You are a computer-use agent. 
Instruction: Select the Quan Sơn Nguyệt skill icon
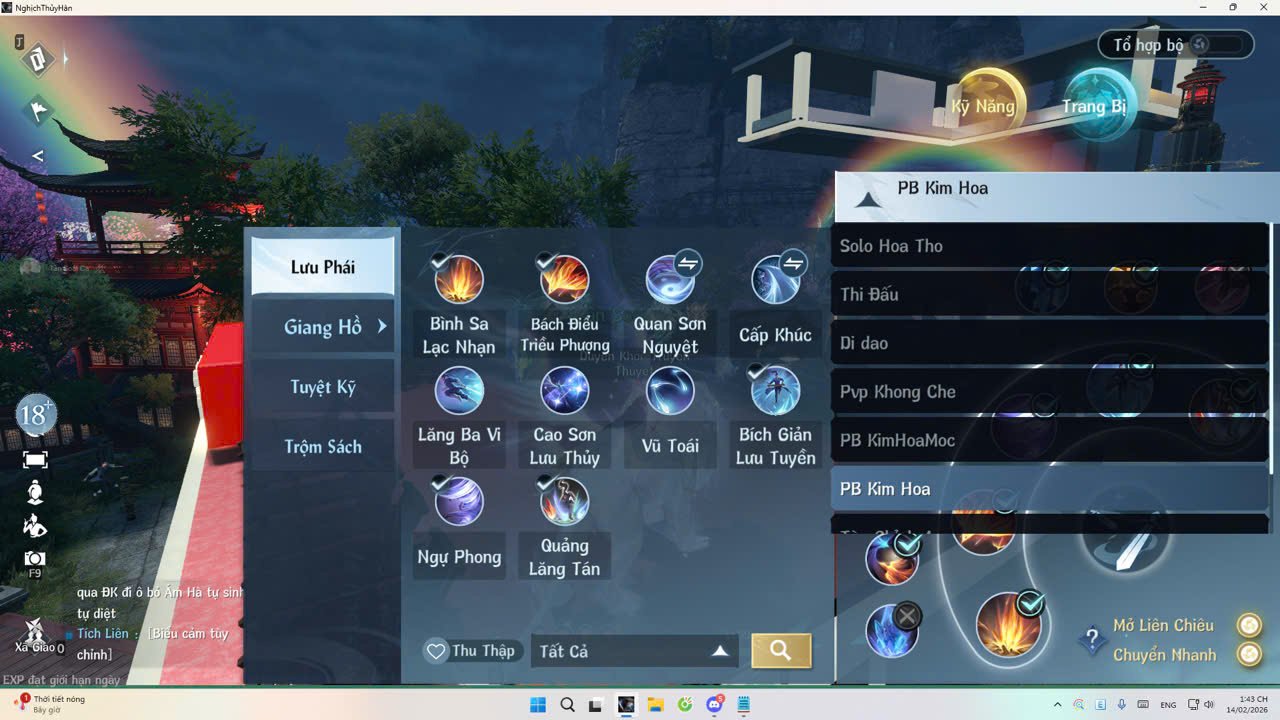[x=670, y=280]
